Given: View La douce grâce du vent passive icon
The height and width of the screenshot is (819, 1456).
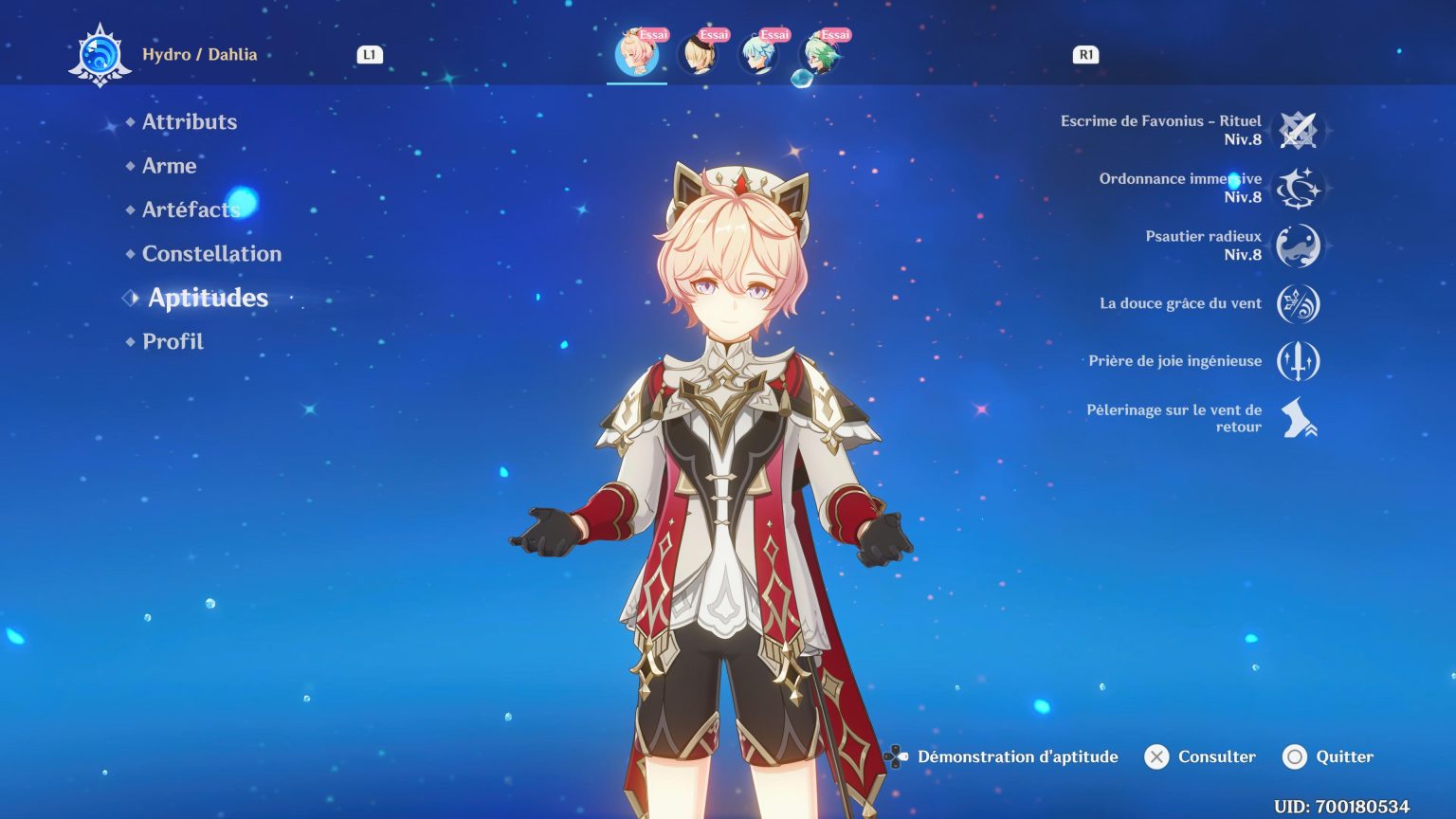Looking at the screenshot, I should 1298,303.
